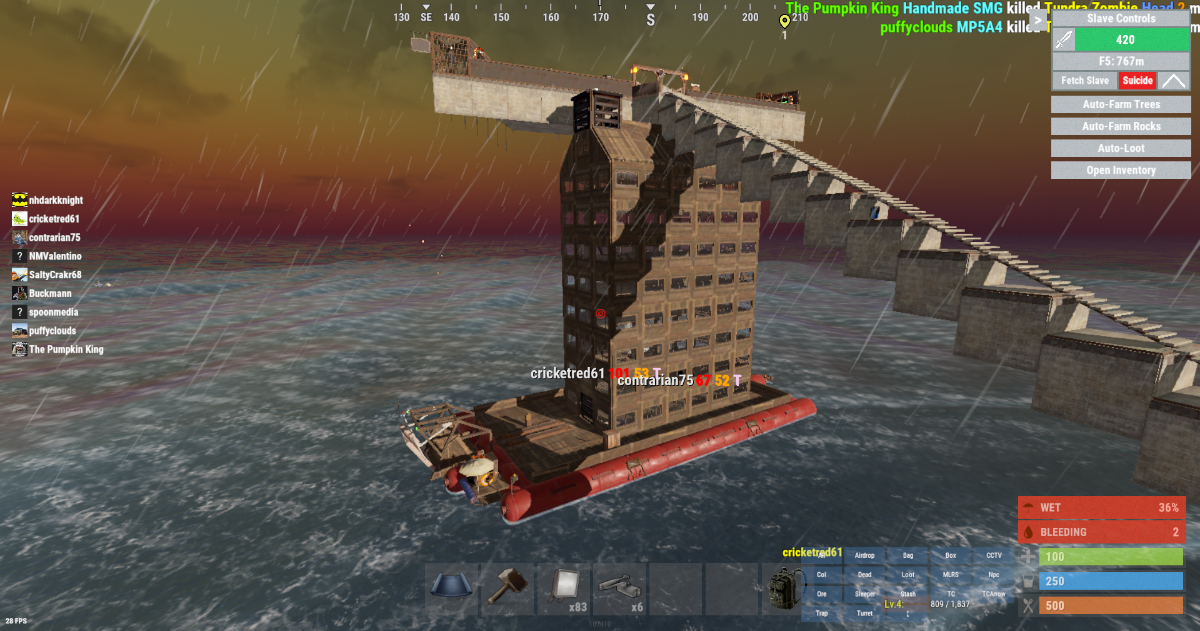
Task: Open Inventory from the slave panel
Action: point(1121,171)
